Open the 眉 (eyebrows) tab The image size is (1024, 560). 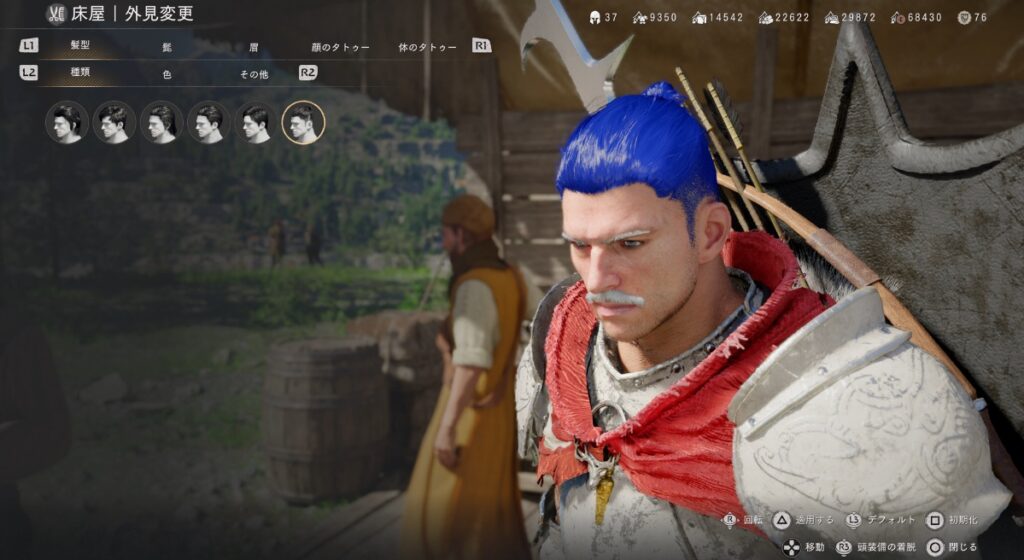point(253,47)
